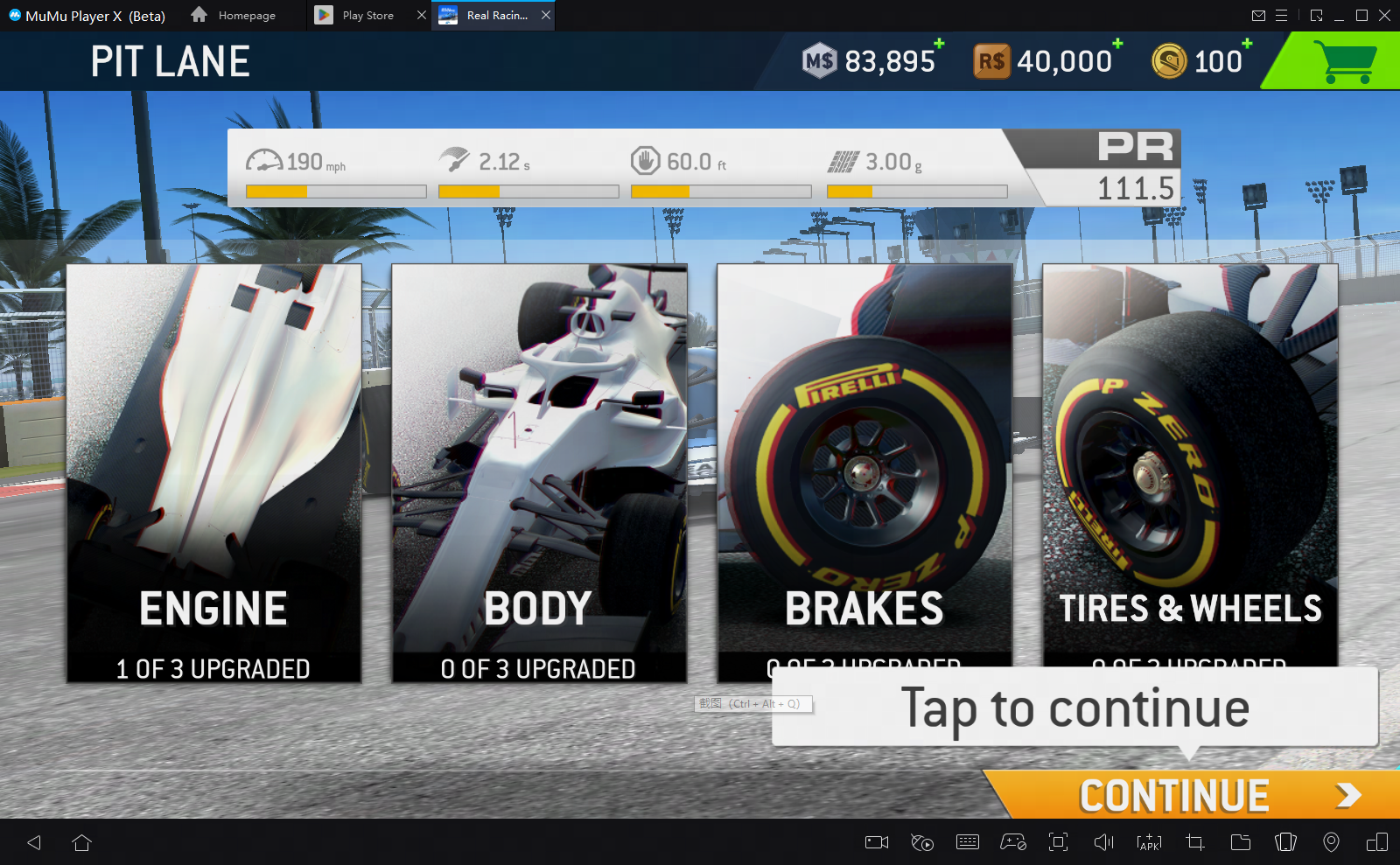Screen dimensions: 1400x865
Task: Open the MuMu Player messages inbox
Action: [x=1259, y=15]
